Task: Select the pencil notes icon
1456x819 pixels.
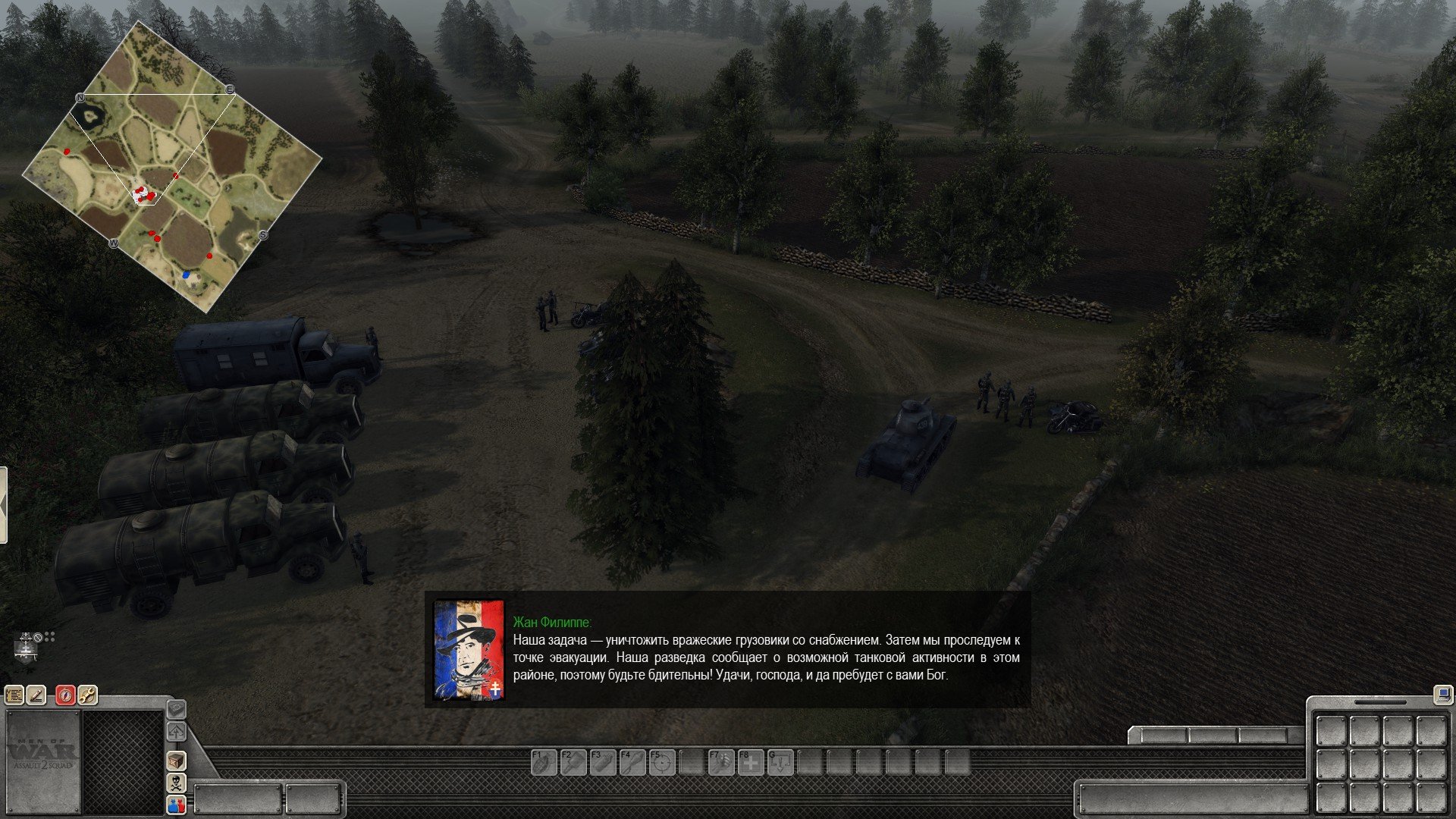Action: click(x=36, y=695)
